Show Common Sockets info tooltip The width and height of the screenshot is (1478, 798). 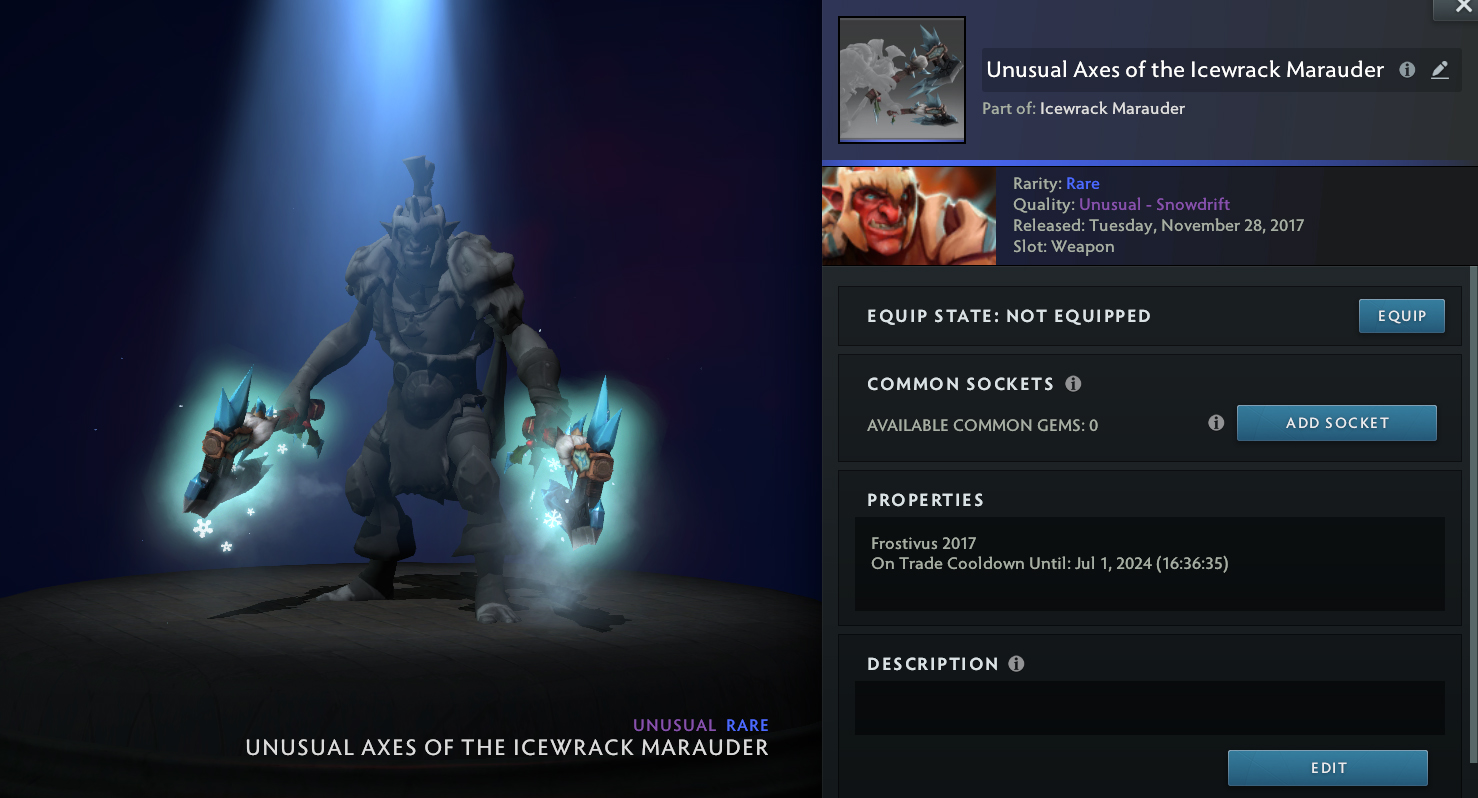point(1073,384)
